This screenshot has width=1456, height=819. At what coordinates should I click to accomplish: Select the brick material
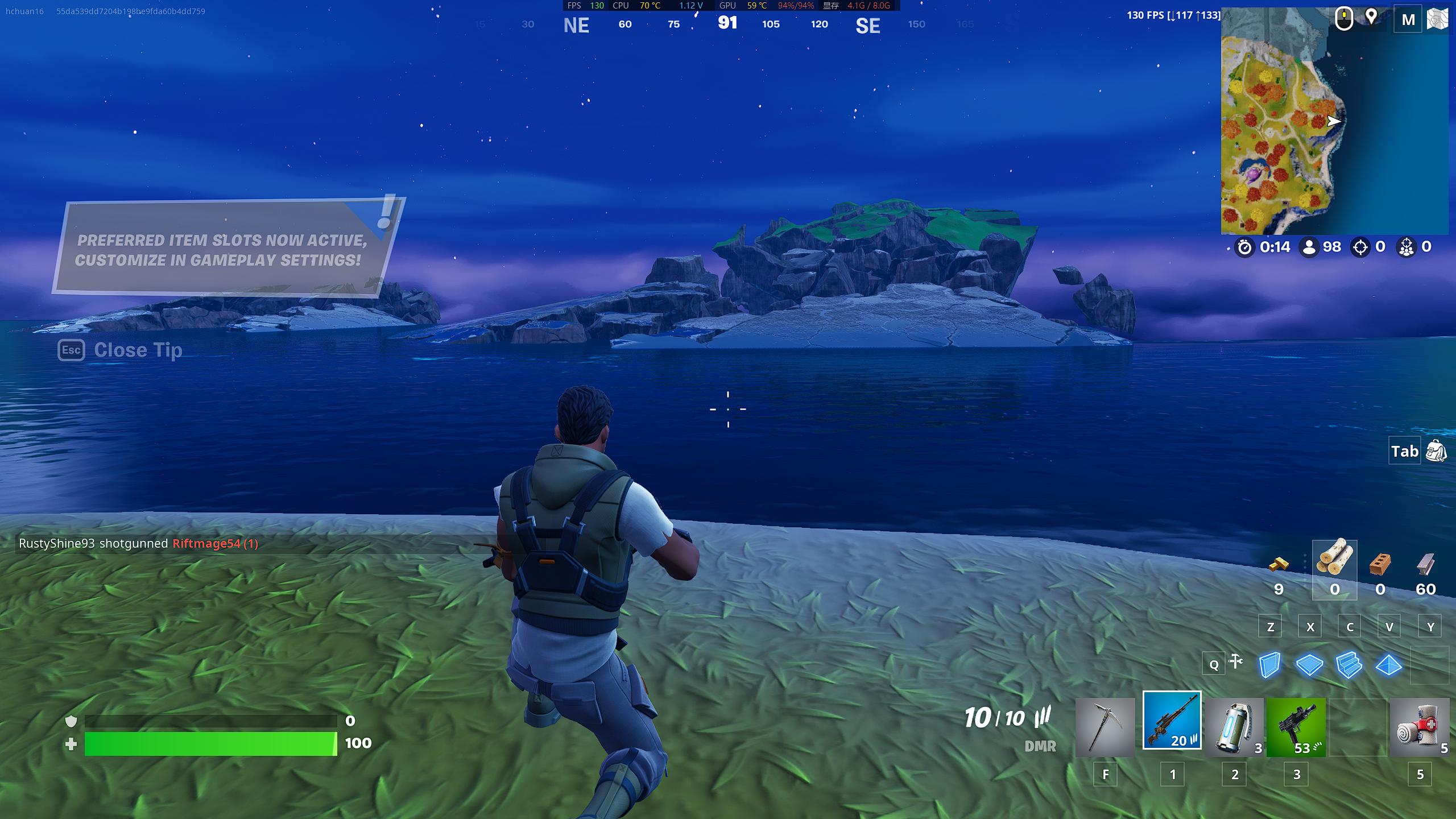[1380, 565]
